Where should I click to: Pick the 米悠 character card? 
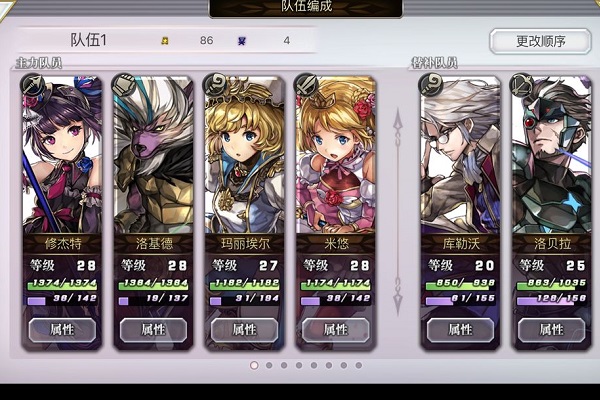(336, 160)
